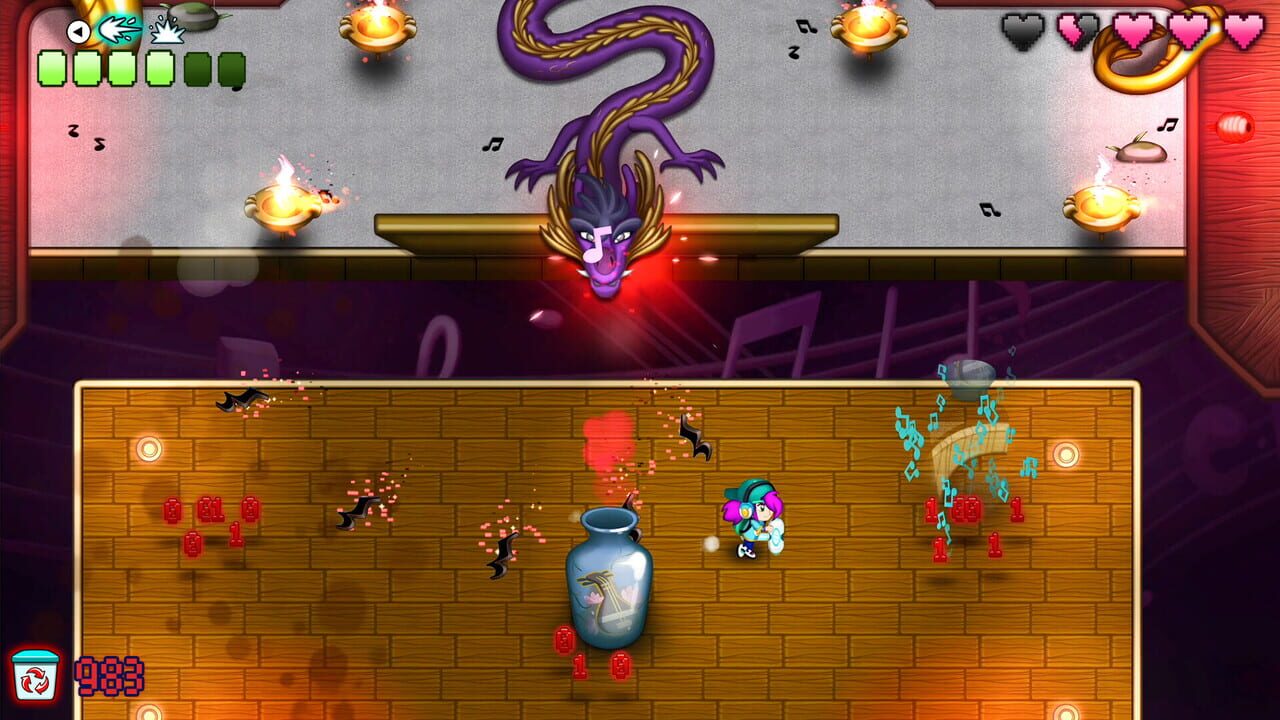
Task: Click the white starburst ability icon
Action: pyautogui.click(x=168, y=32)
